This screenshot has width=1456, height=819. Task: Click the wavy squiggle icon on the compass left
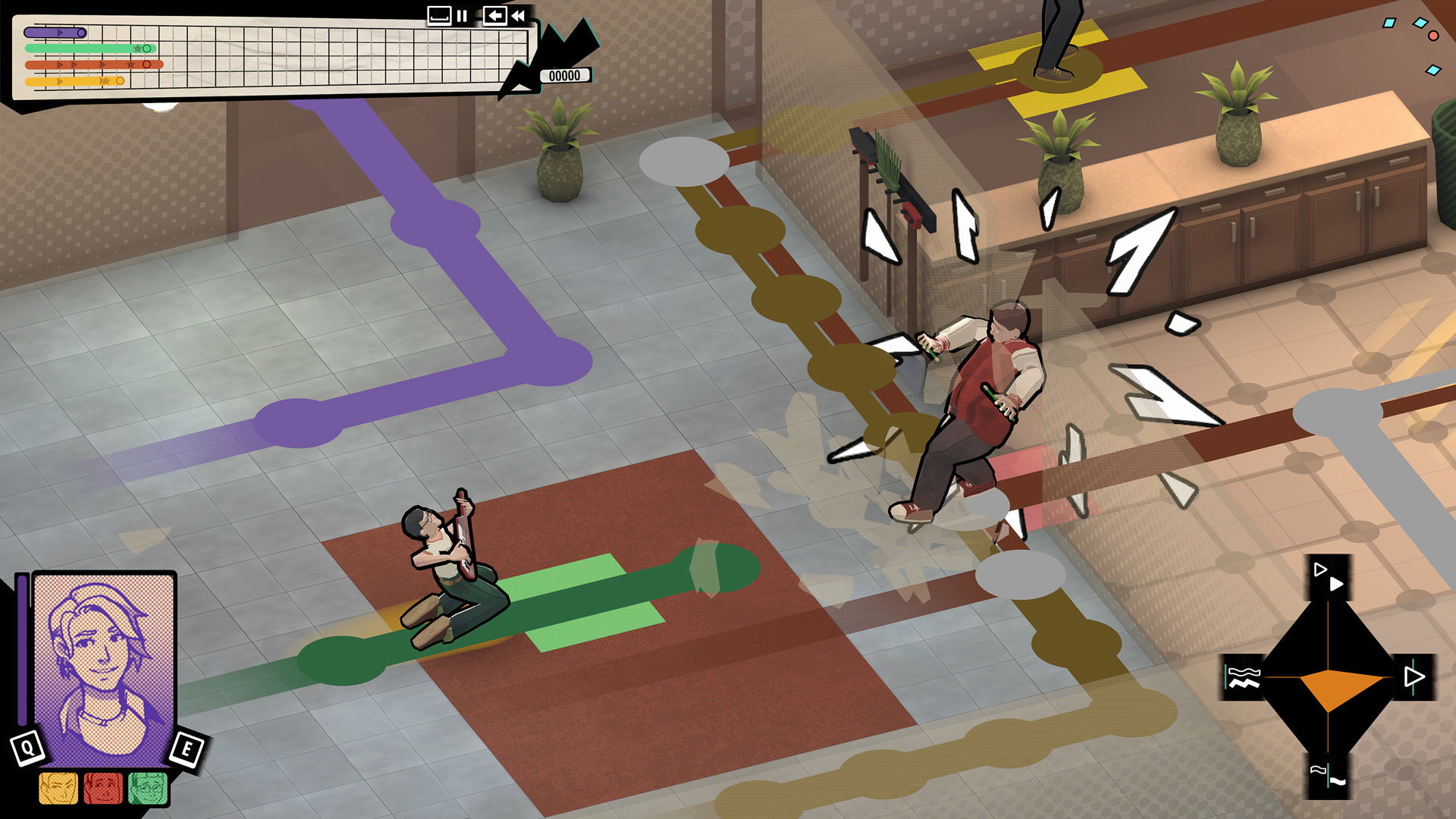coord(1242,677)
